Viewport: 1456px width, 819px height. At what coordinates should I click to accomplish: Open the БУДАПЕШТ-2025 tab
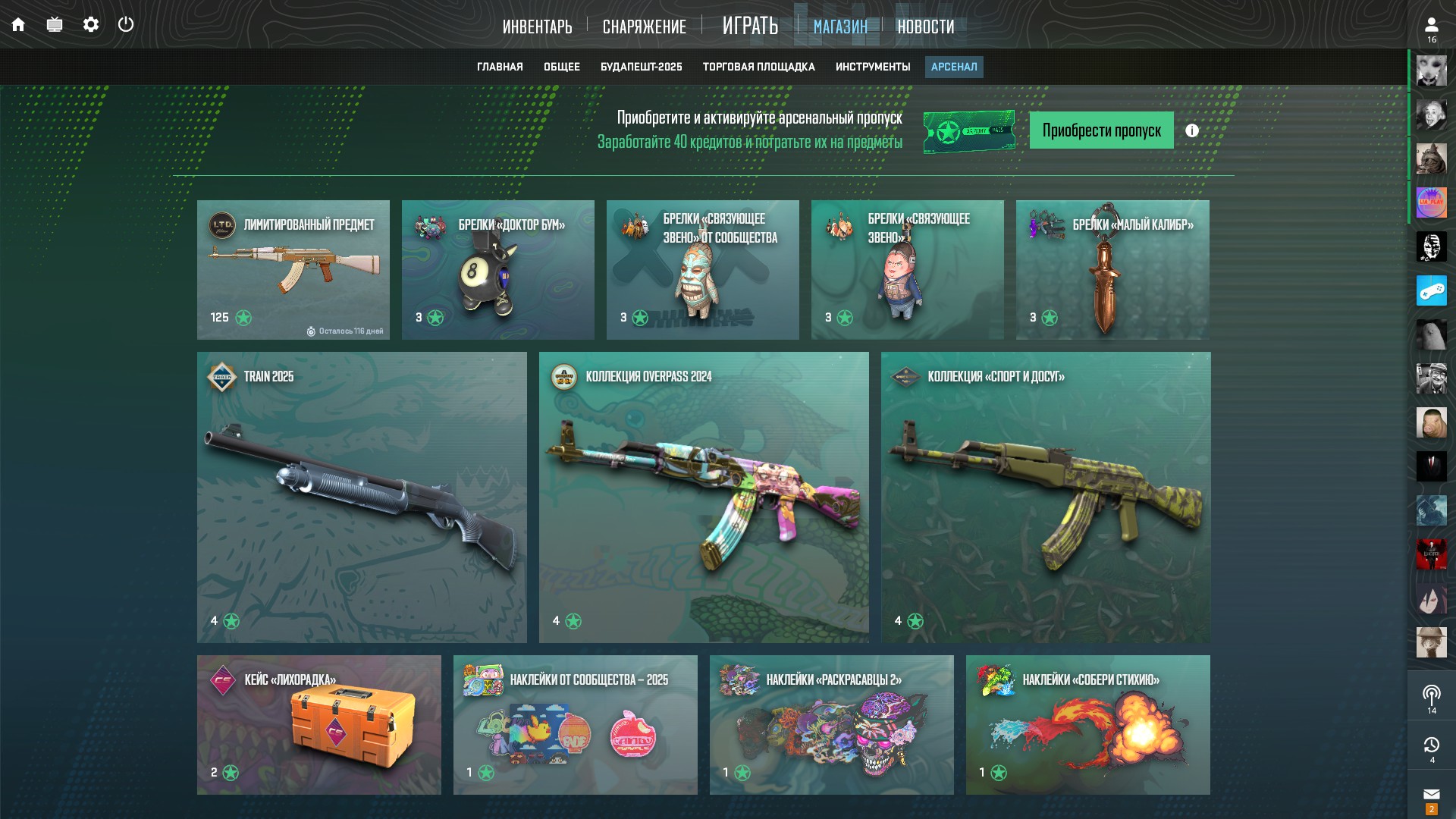coord(641,67)
